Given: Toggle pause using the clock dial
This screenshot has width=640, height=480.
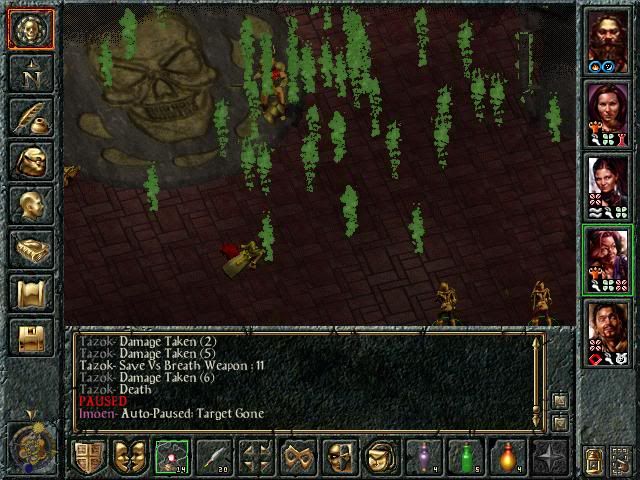Looking at the screenshot, I should click(x=30, y=443).
